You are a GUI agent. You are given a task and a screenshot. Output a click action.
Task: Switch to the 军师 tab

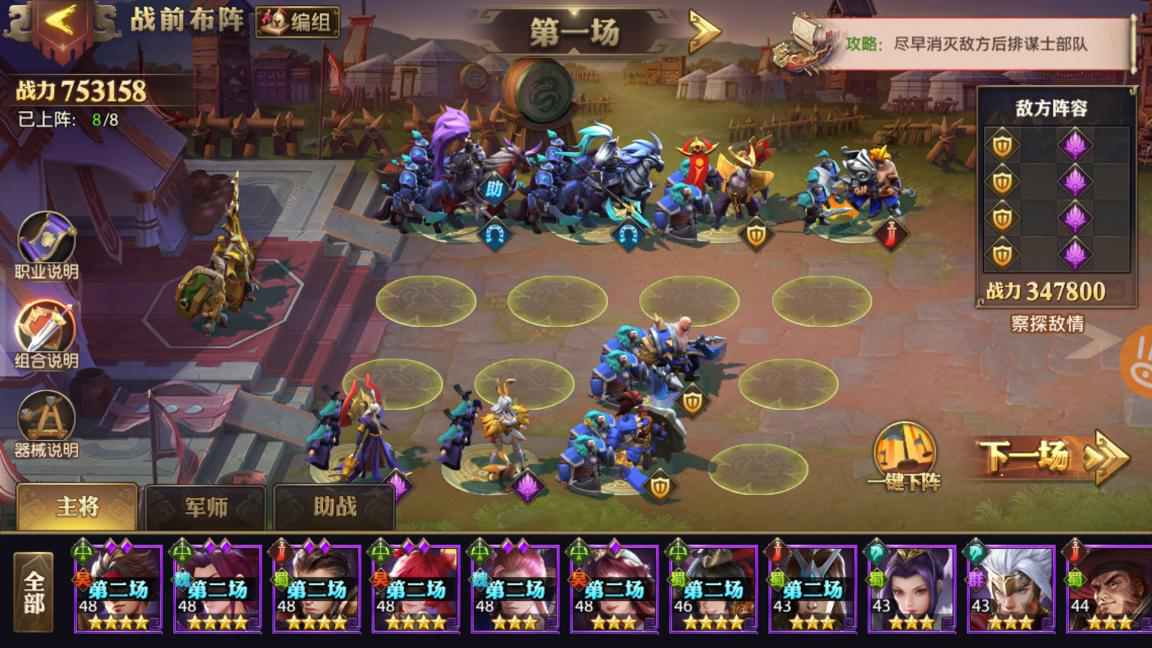point(205,508)
